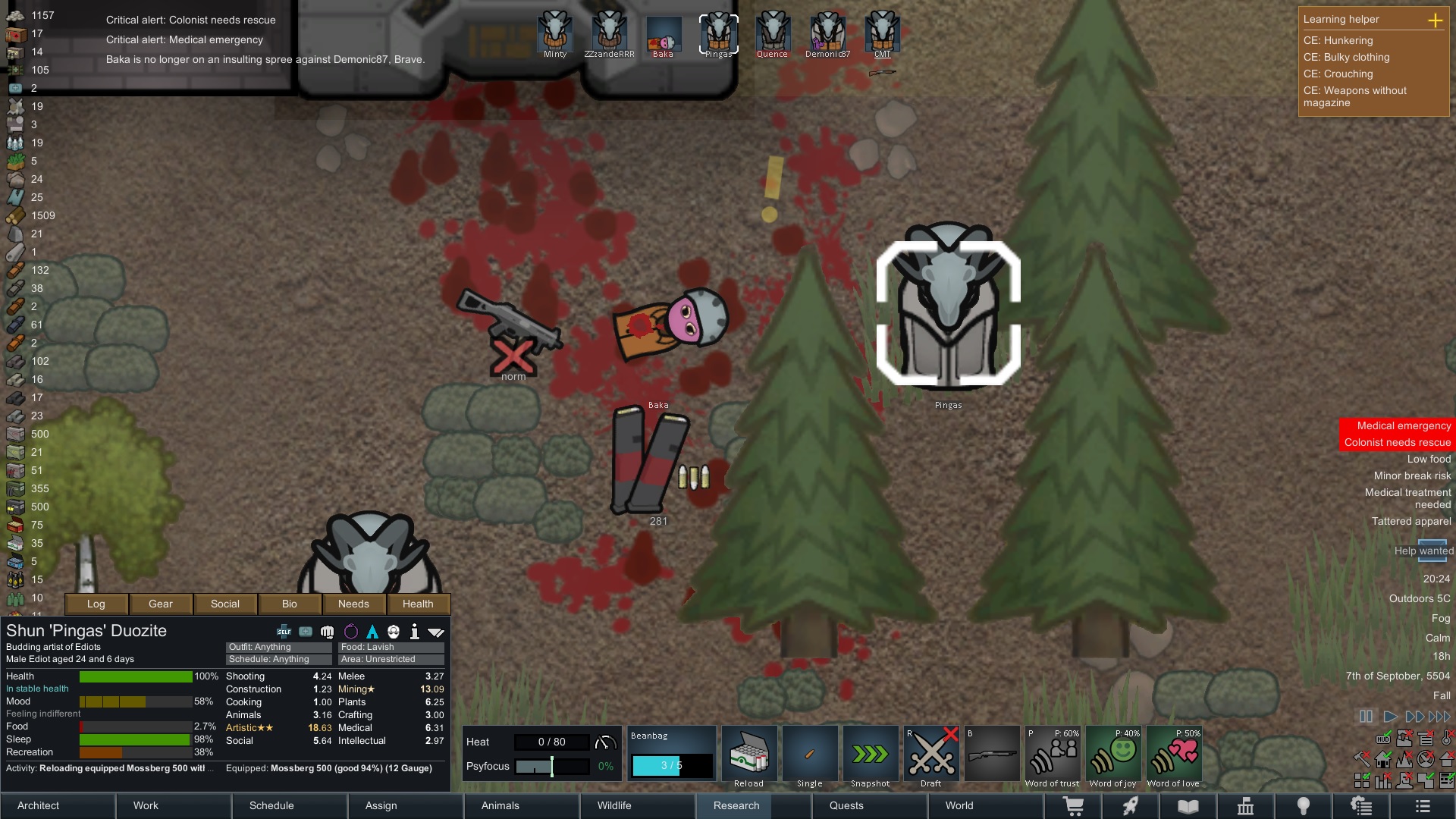Switch to the Gear tab
1456x819 pixels.
coord(161,604)
